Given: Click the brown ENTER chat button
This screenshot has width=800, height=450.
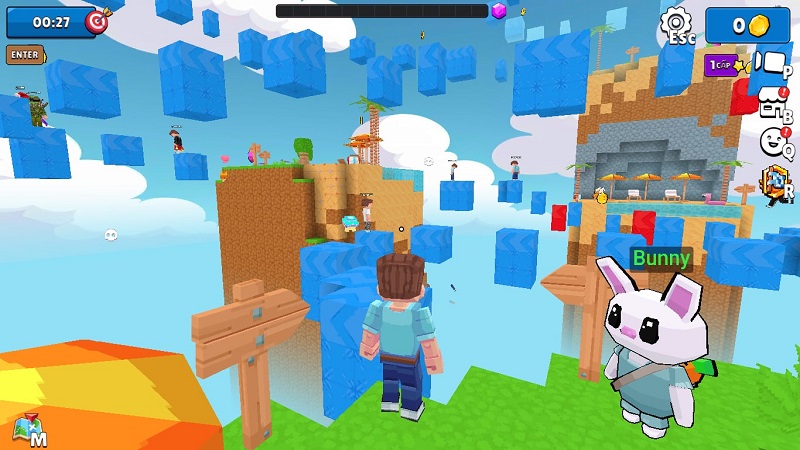Looking at the screenshot, I should tap(25, 54).
